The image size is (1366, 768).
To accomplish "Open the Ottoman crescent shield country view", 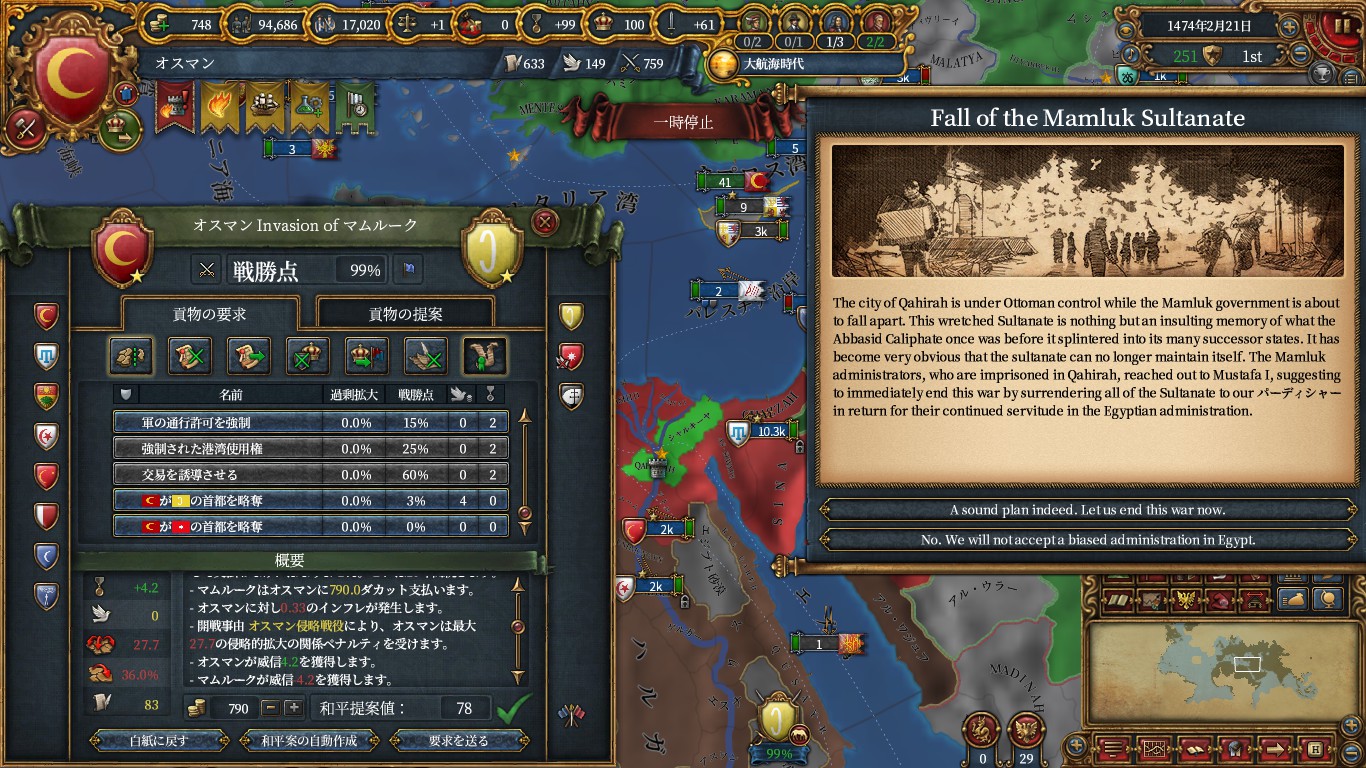I will (70, 77).
